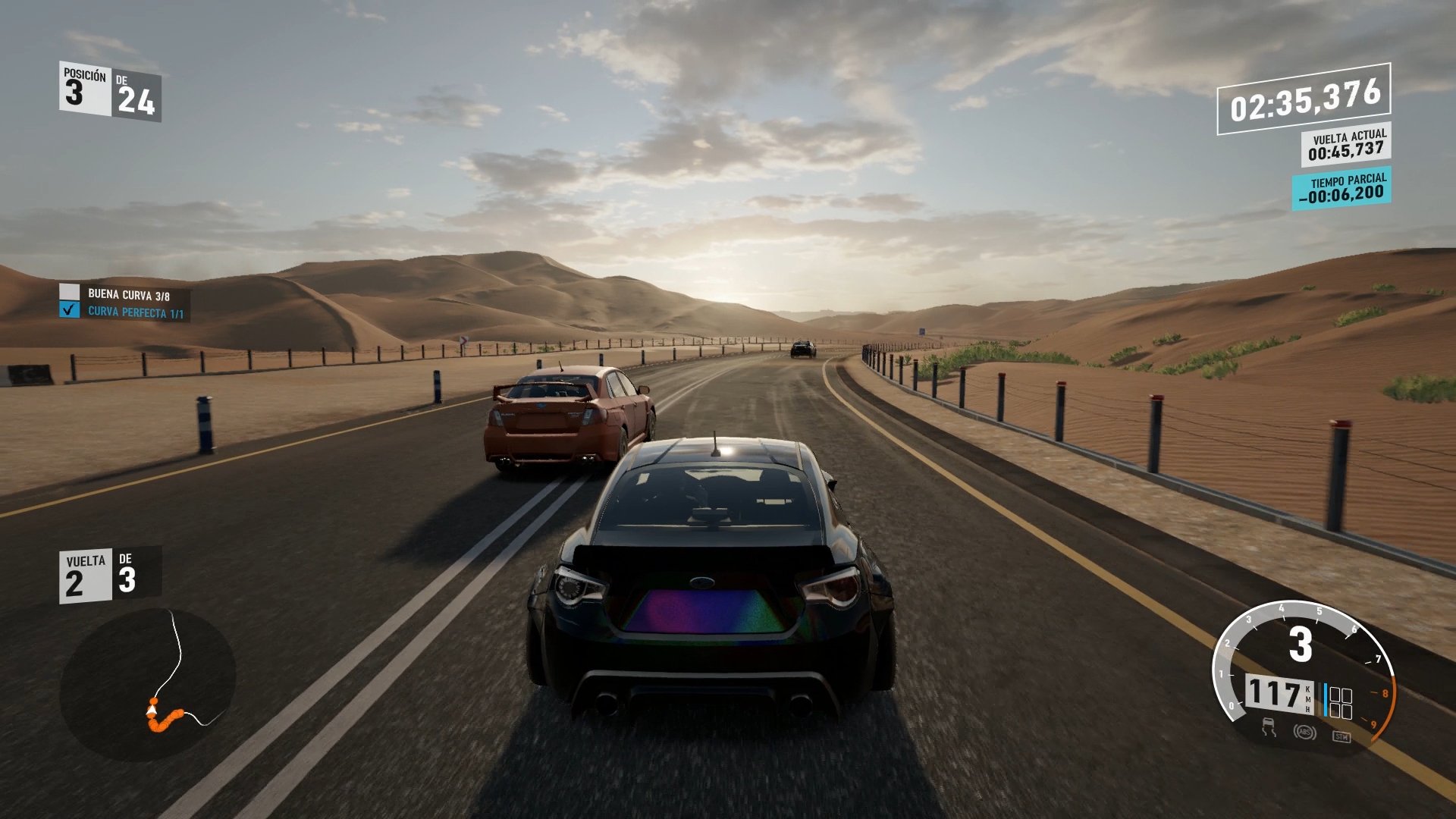
Task: Click the circular track minimap
Action: (148, 686)
